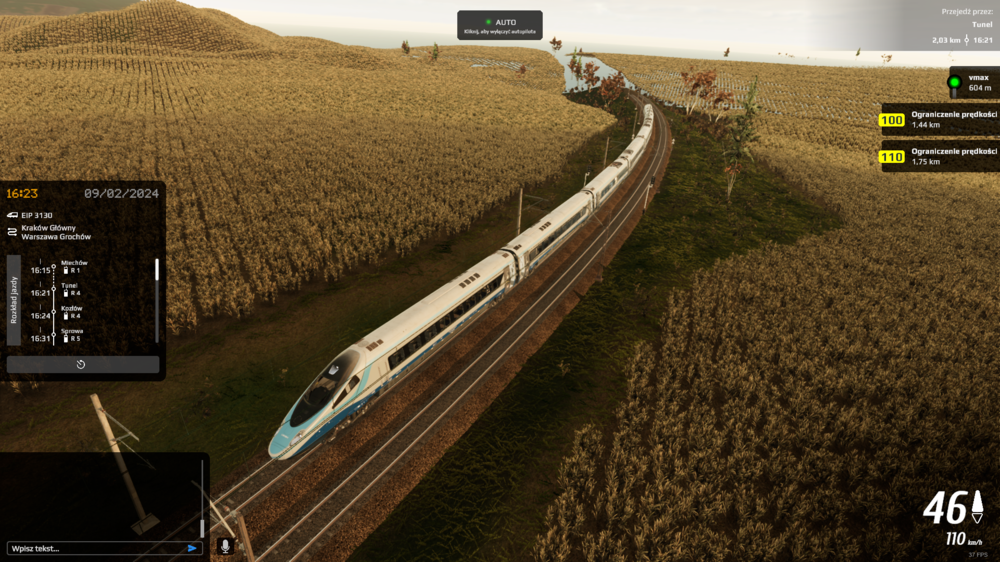Select the Miechów stop in the timetable
This screenshot has height=562, width=1000.
click(x=74, y=265)
